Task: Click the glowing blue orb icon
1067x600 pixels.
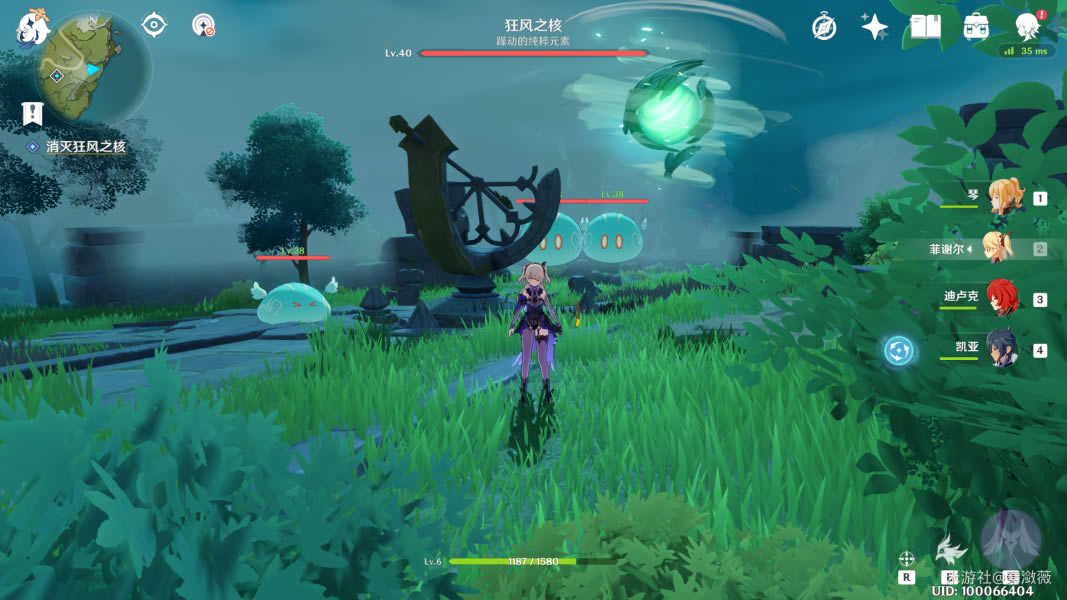Action: coord(899,350)
